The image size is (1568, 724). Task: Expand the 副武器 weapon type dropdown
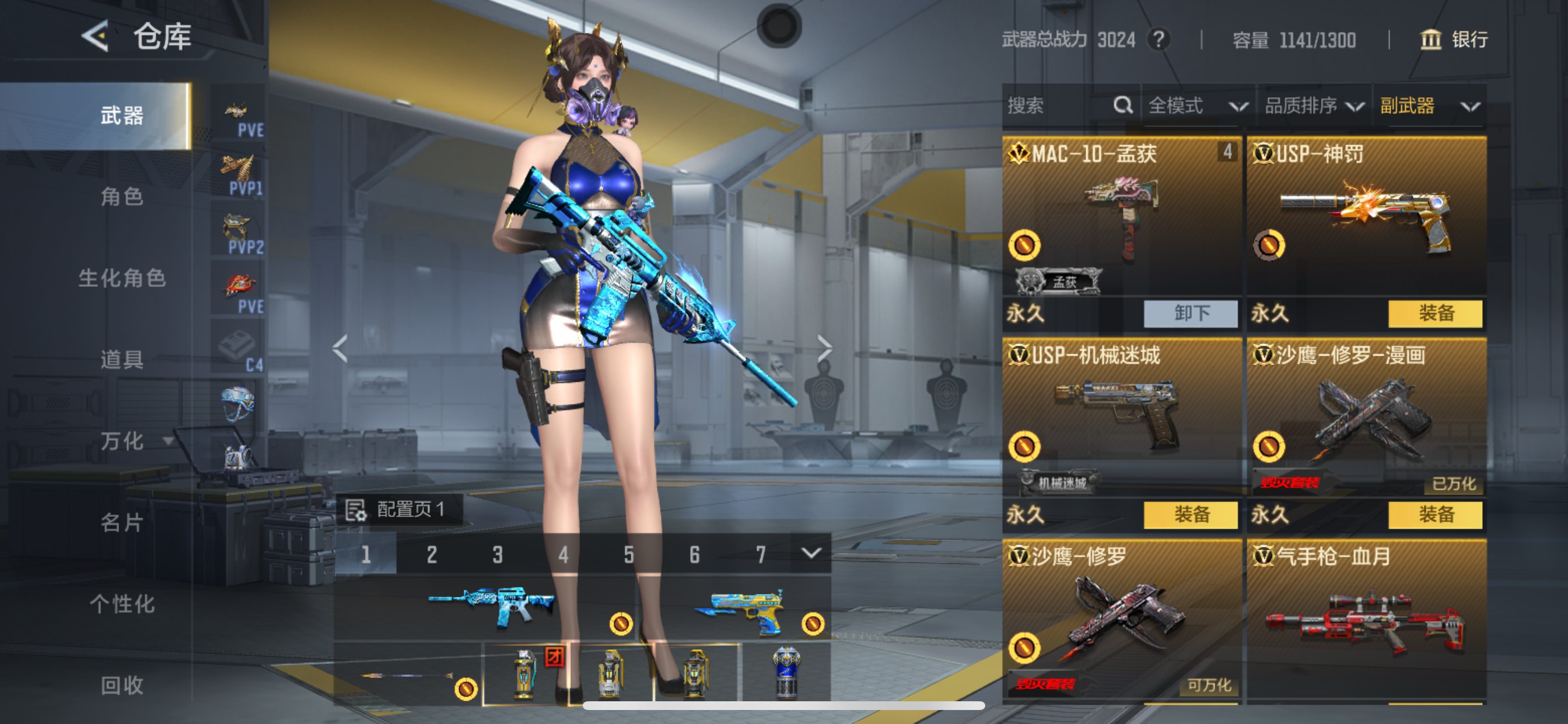coord(1428,106)
